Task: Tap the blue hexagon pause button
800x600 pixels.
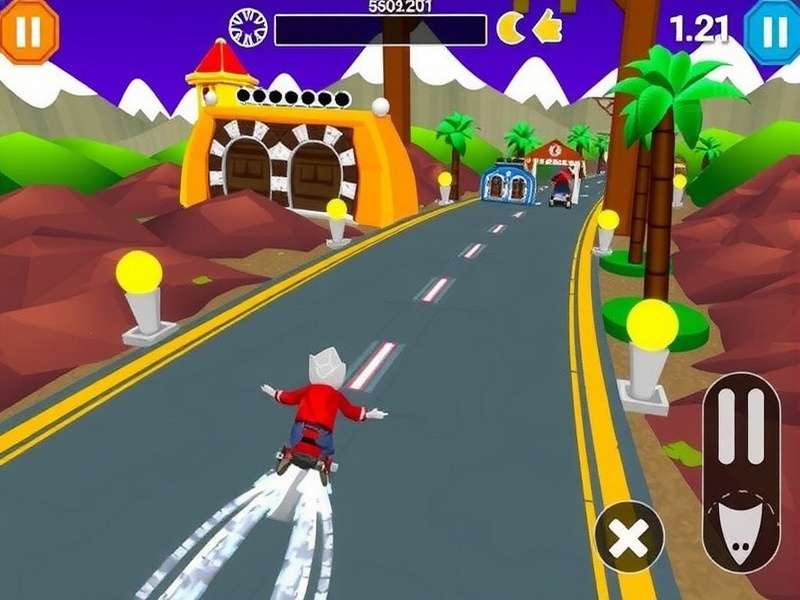Action: click(774, 31)
